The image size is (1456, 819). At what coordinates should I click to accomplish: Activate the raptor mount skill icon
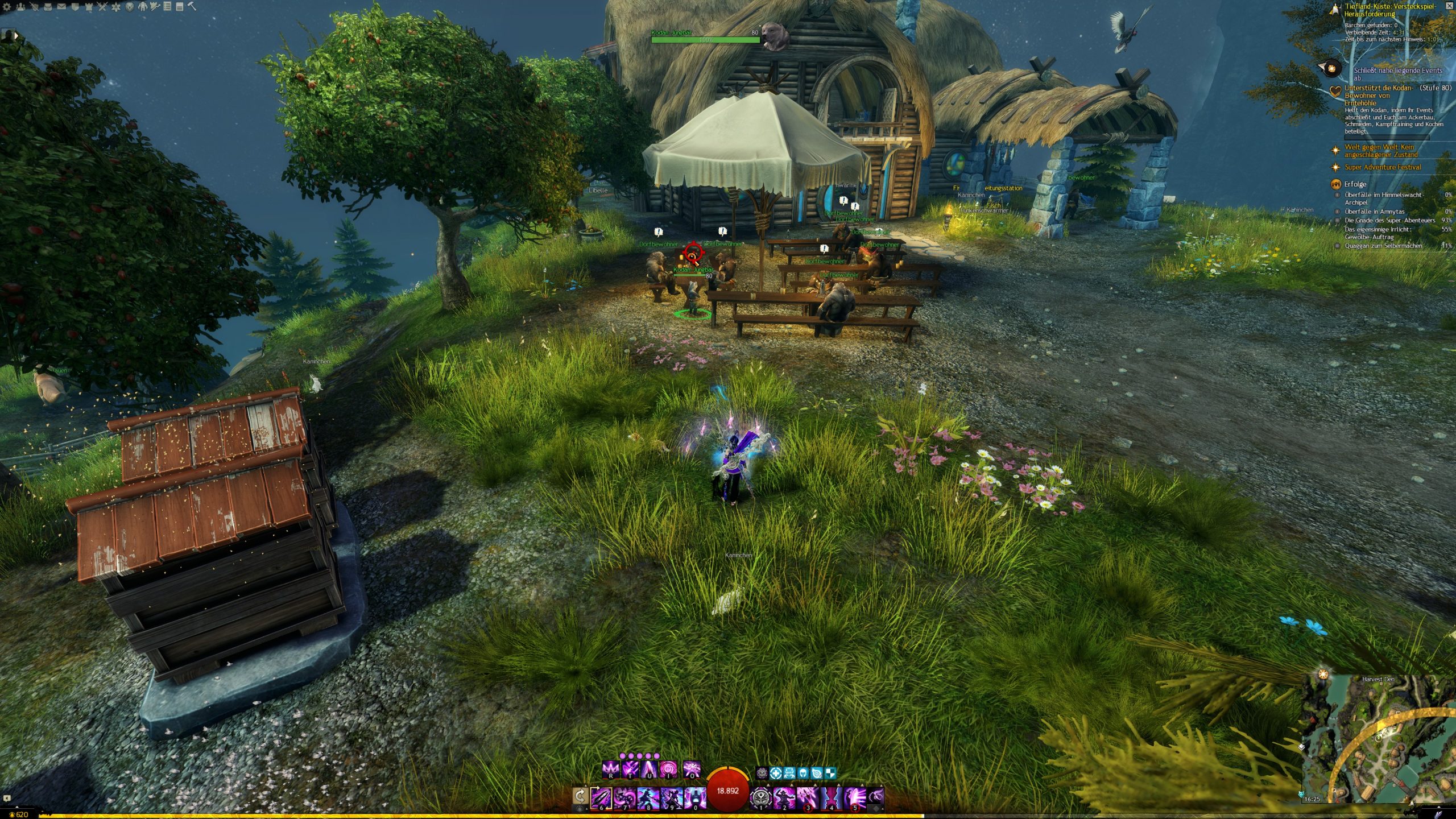pos(876,796)
